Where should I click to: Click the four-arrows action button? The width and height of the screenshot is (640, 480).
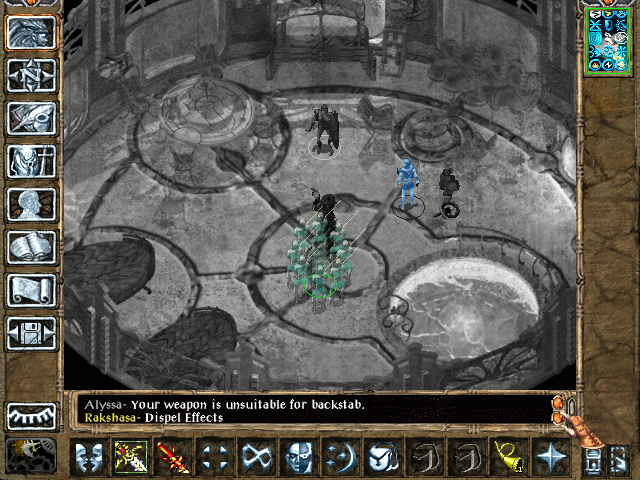coord(215,457)
